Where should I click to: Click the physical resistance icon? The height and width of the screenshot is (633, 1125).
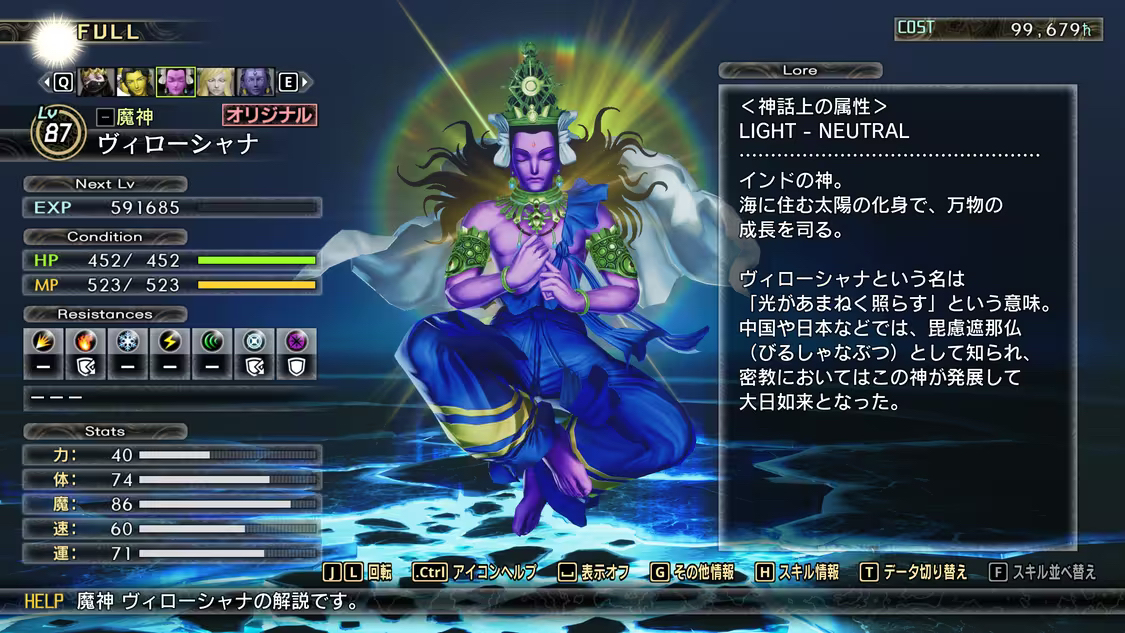pos(43,340)
